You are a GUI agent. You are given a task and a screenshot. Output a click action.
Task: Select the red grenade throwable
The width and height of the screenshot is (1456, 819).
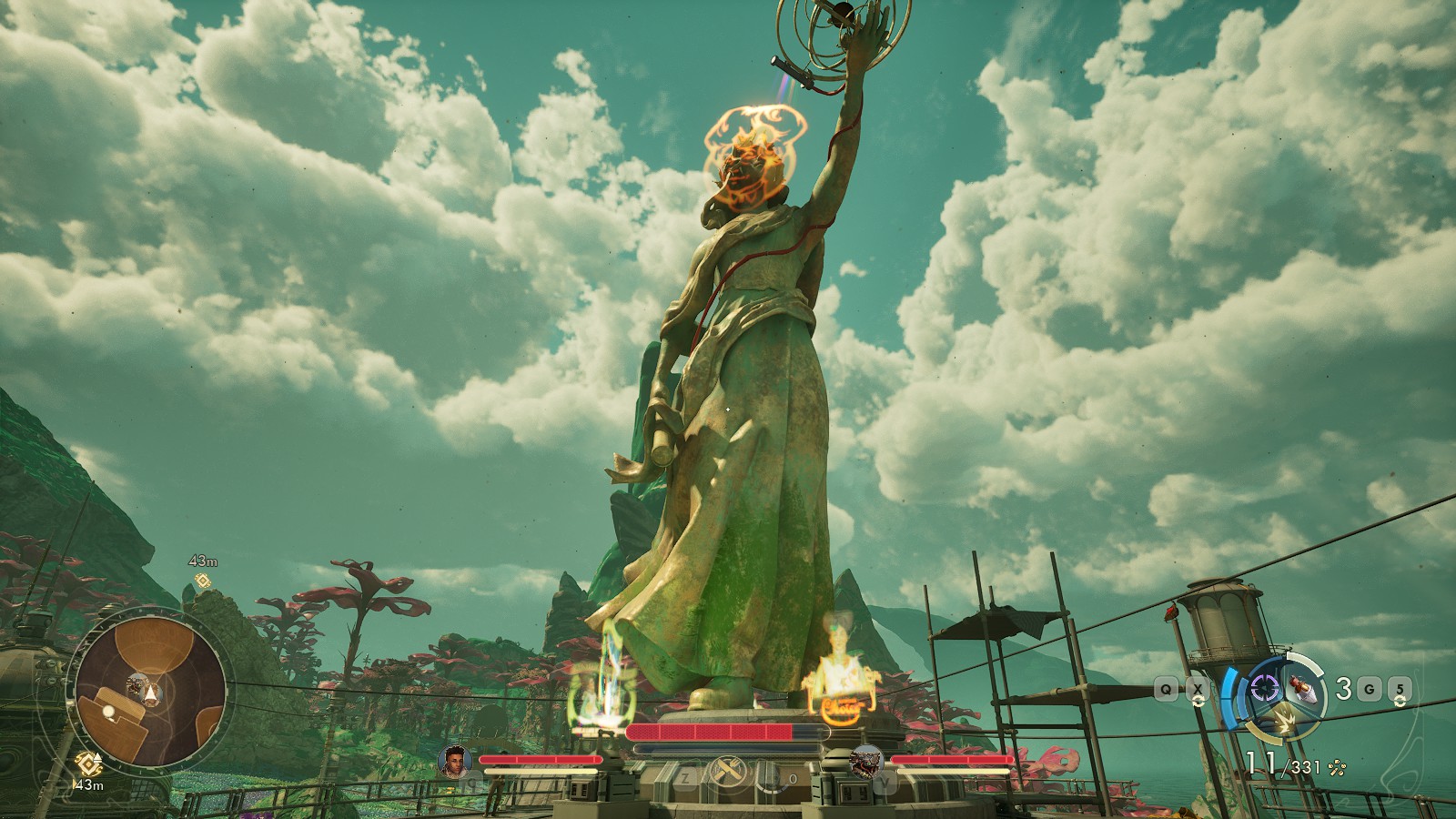point(1307,688)
